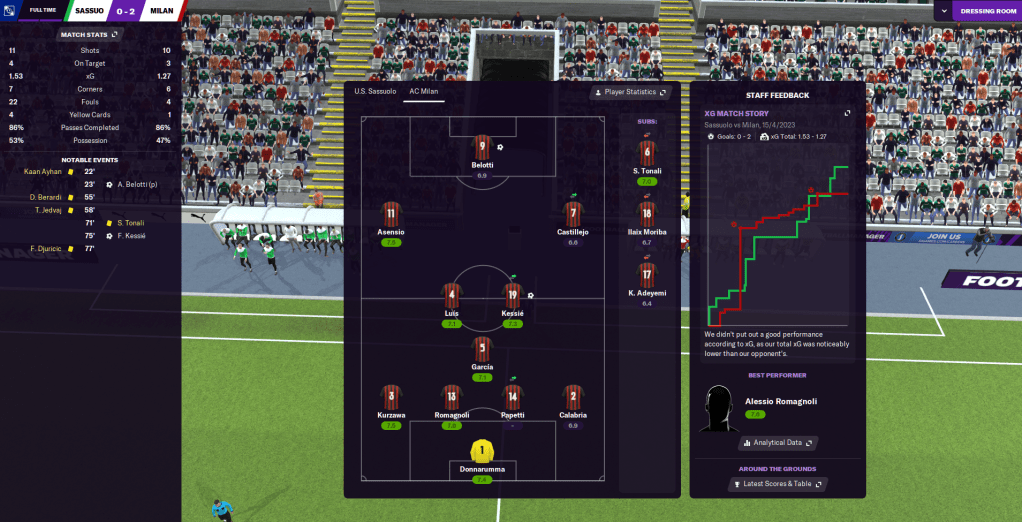Switch to the U.S. Sassuolo tab
1022x522 pixels.
click(376, 91)
